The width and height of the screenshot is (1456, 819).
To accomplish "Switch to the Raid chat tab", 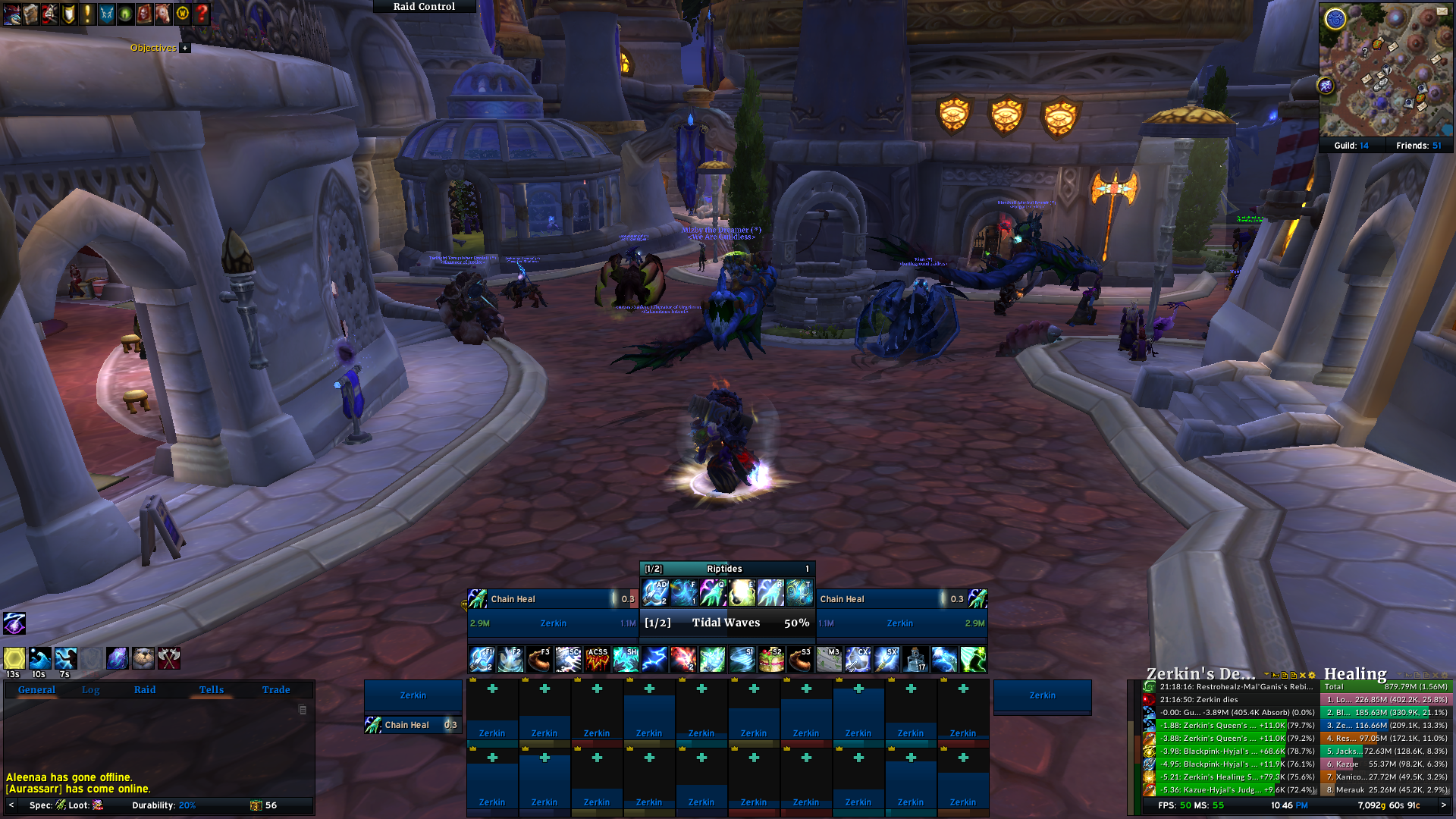I will (145, 689).
